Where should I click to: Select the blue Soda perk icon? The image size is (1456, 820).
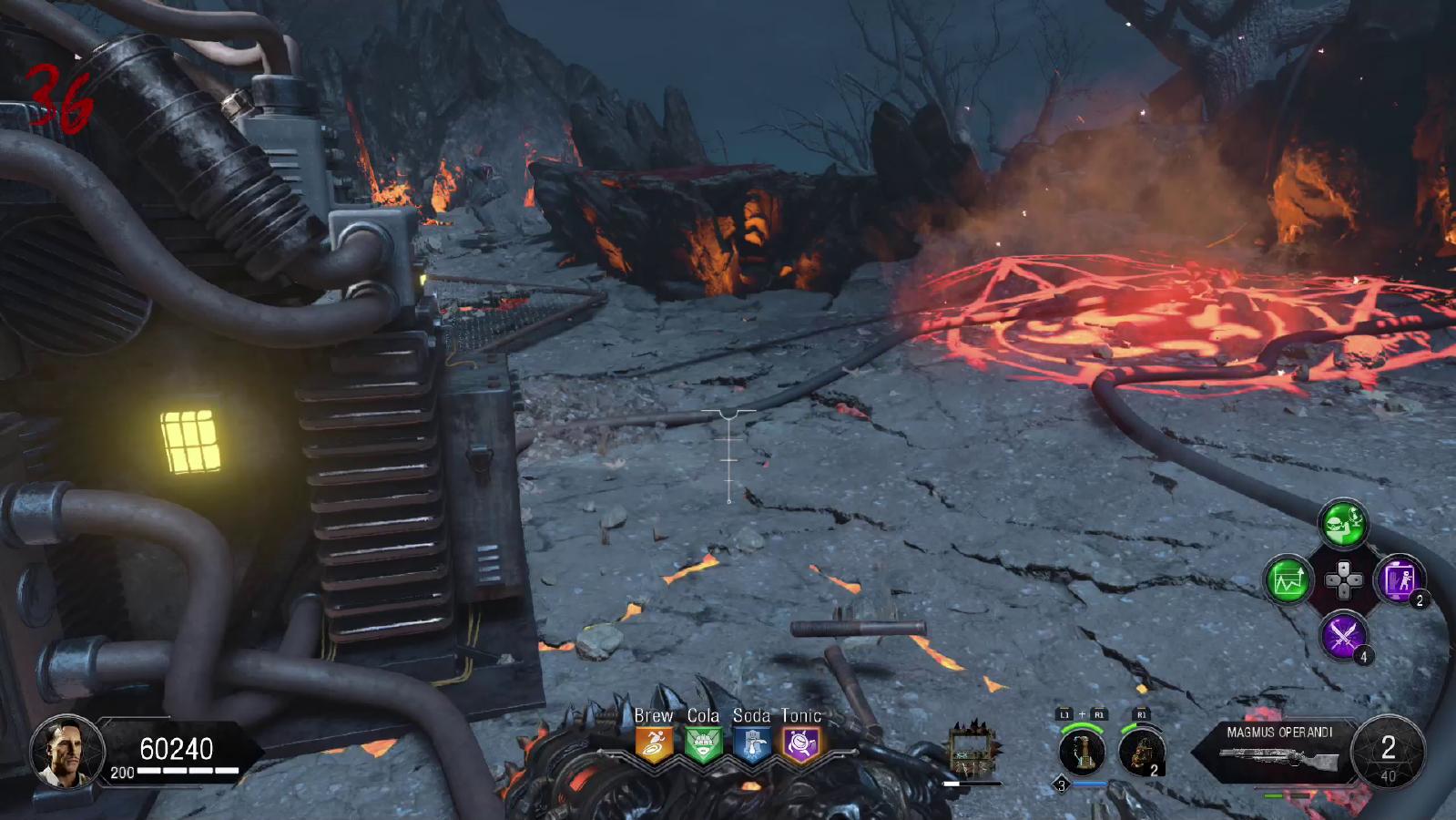click(752, 745)
